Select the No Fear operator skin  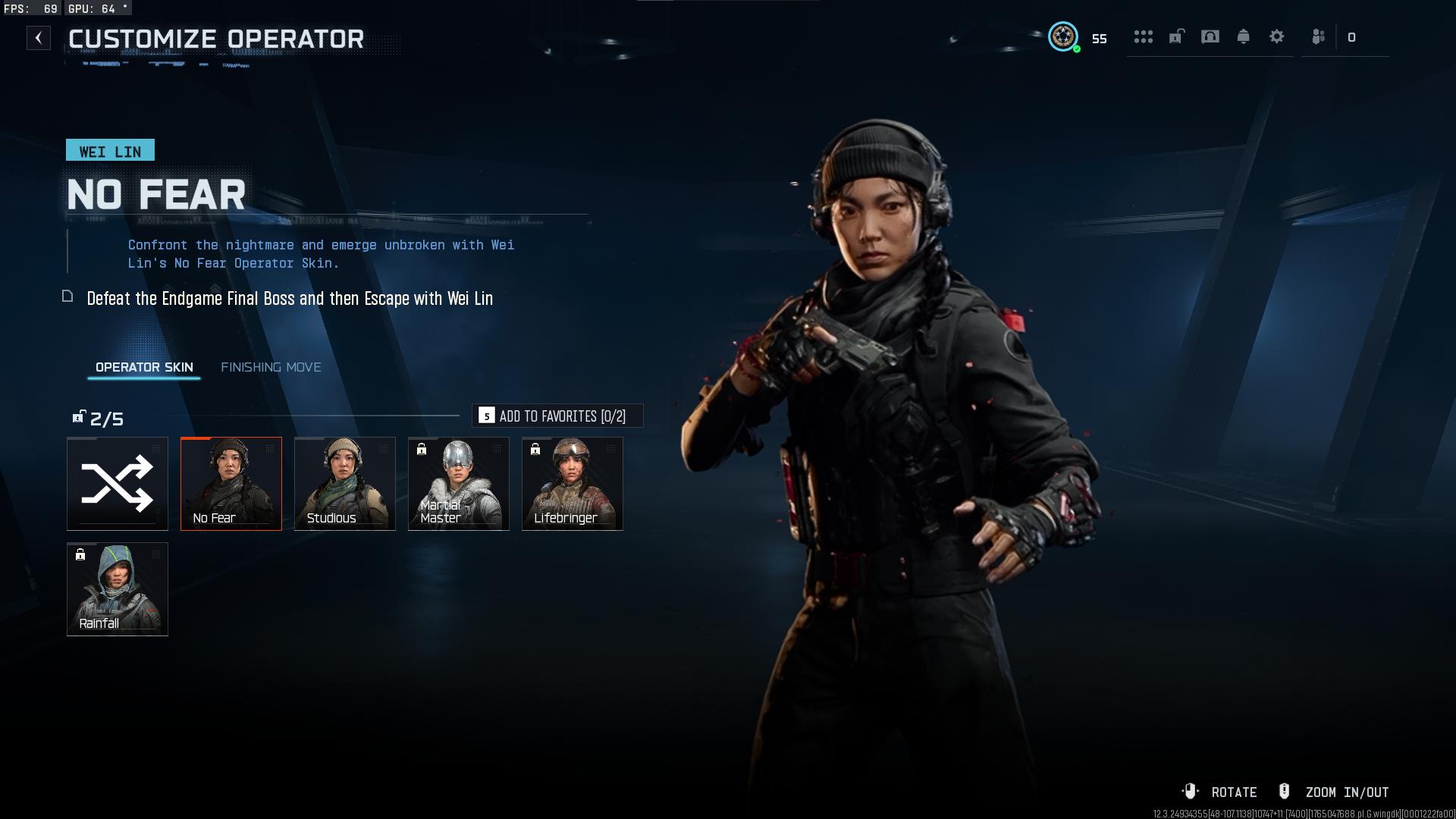point(231,484)
